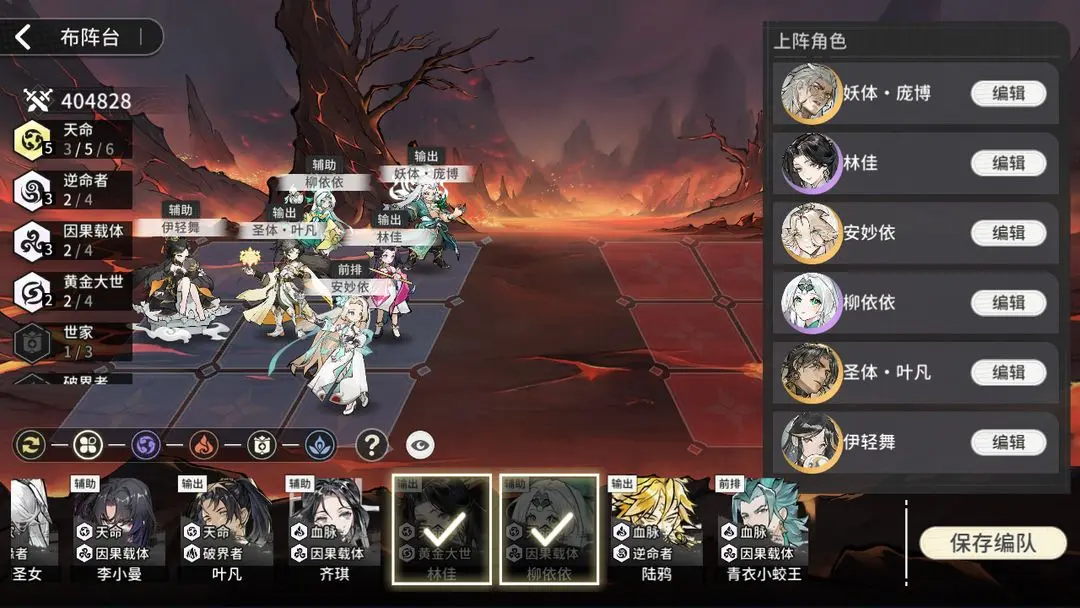Go back from the 布阵台 screen
The width and height of the screenshot is (1080, 608).
coord(24,39)
